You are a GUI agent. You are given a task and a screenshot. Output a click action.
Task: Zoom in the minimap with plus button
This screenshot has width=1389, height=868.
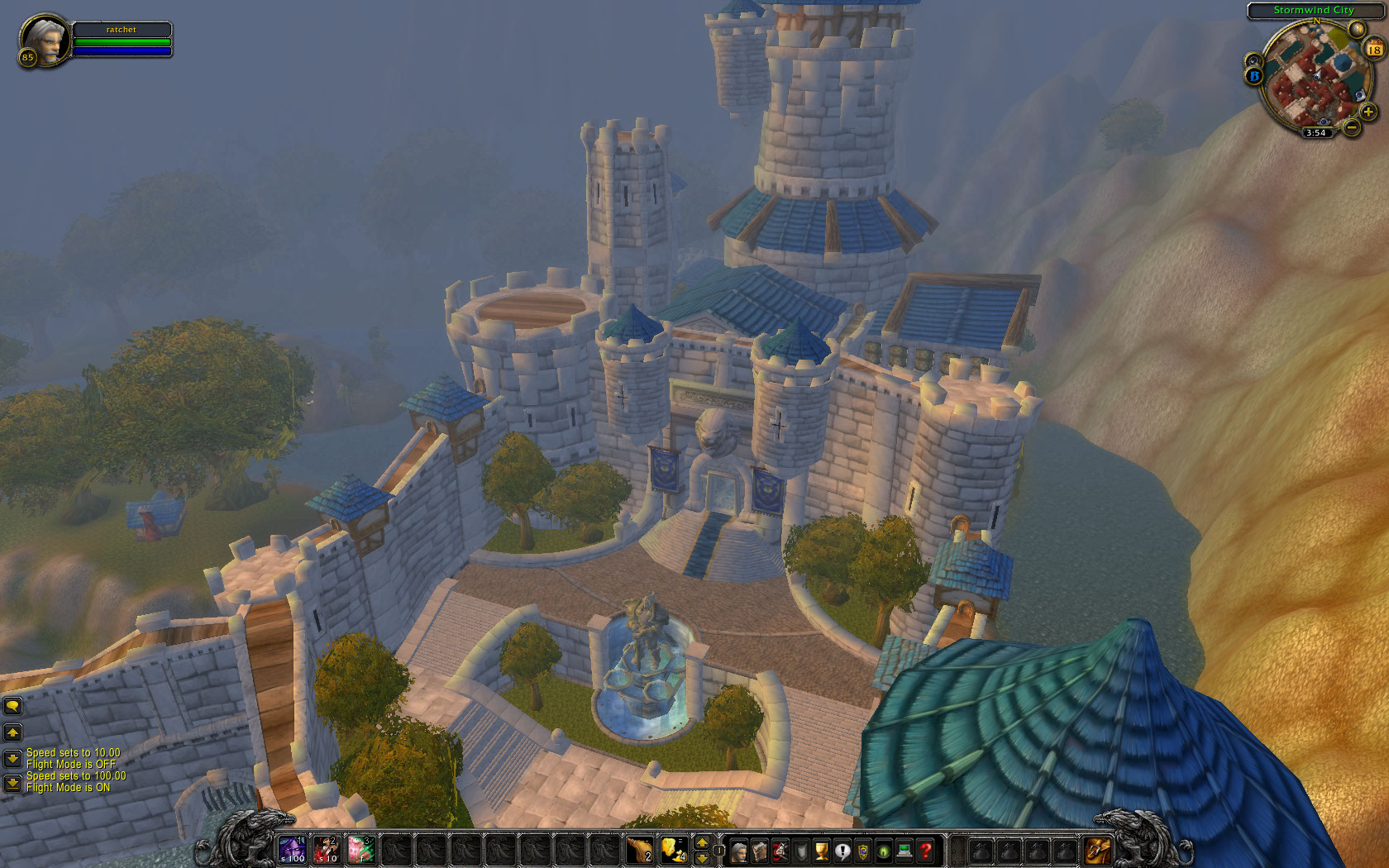point(1368,112)
